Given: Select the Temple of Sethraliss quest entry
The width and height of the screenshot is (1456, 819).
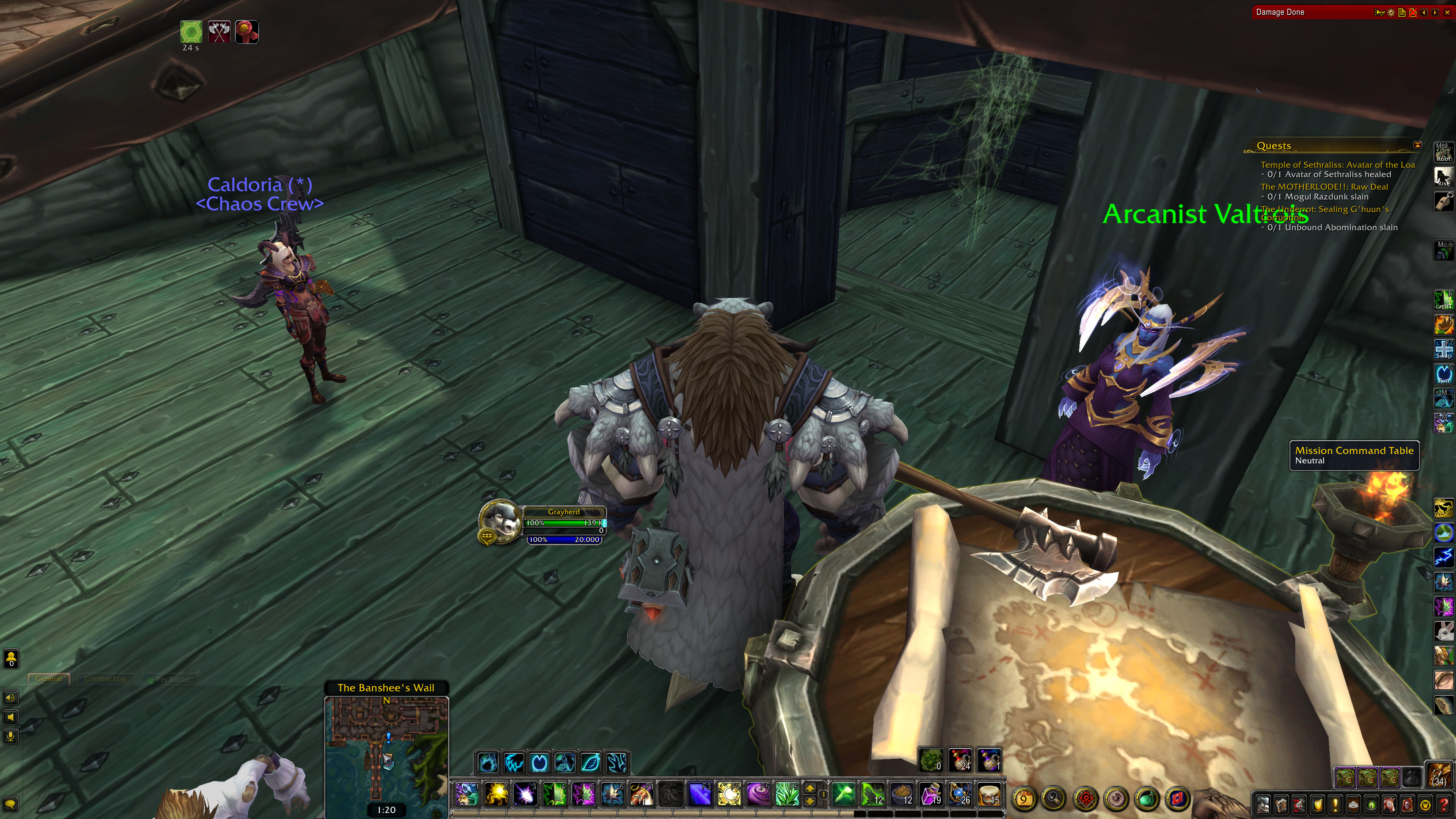Looking at the screenshot, I should [x=1337, y=165].
